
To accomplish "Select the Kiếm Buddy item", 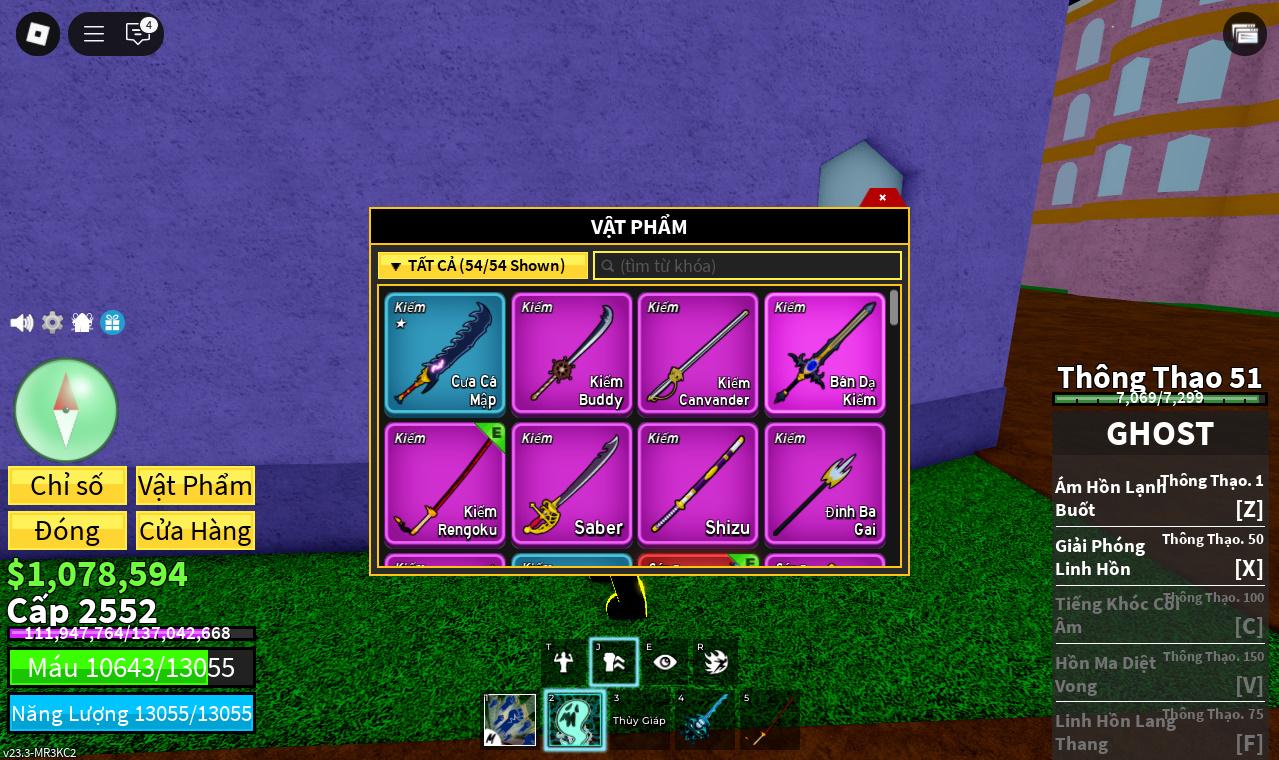I will [572, 353].
